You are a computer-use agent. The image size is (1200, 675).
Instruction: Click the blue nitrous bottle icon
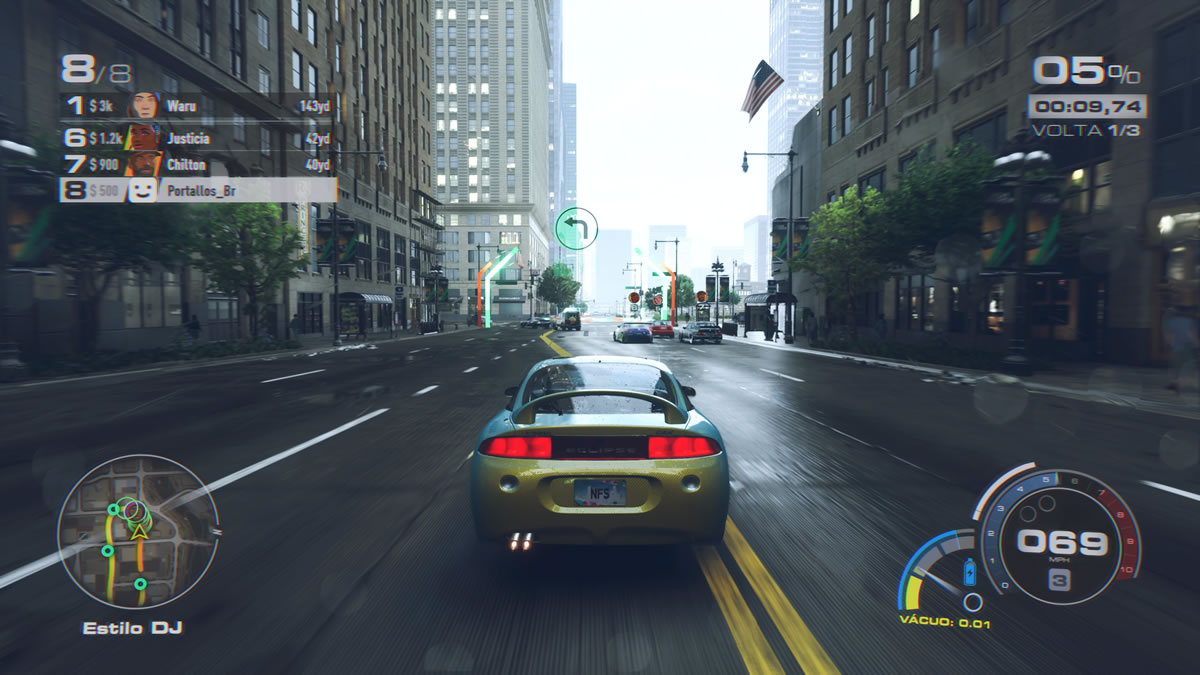coord(968,573)
